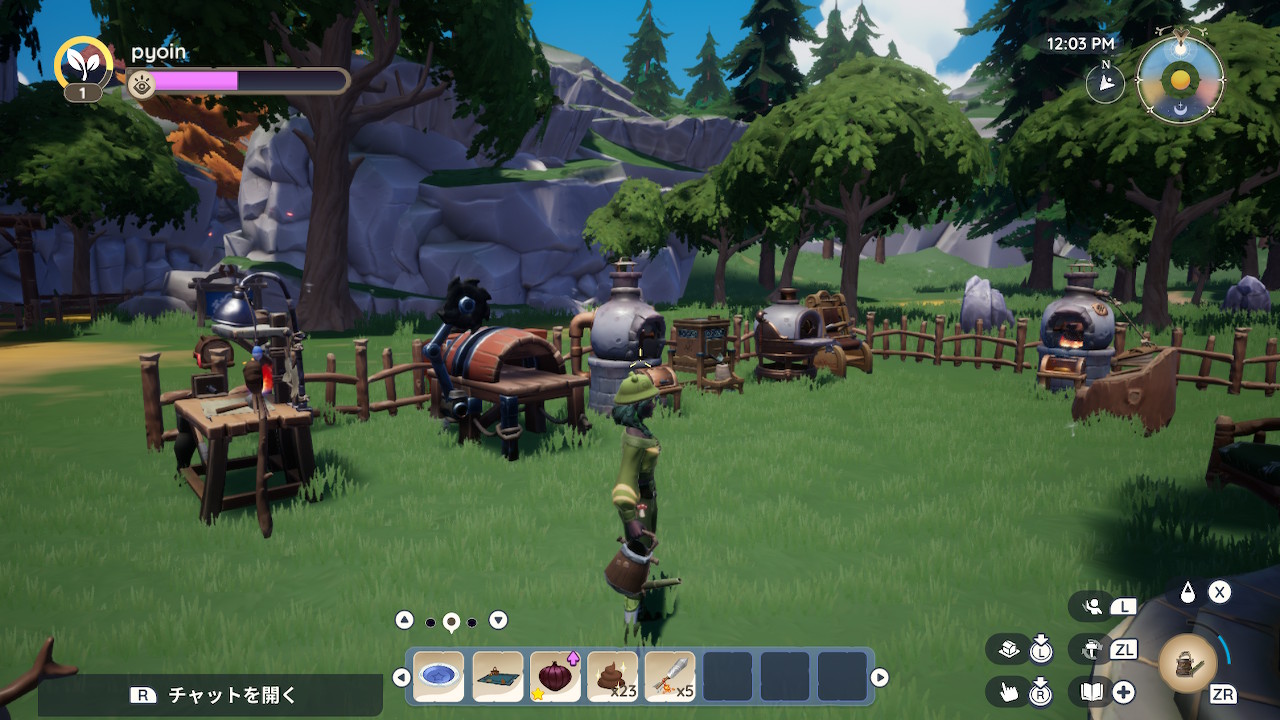
Task: Click the tool swap hammer icon
Action: [x=1091, y=649]
